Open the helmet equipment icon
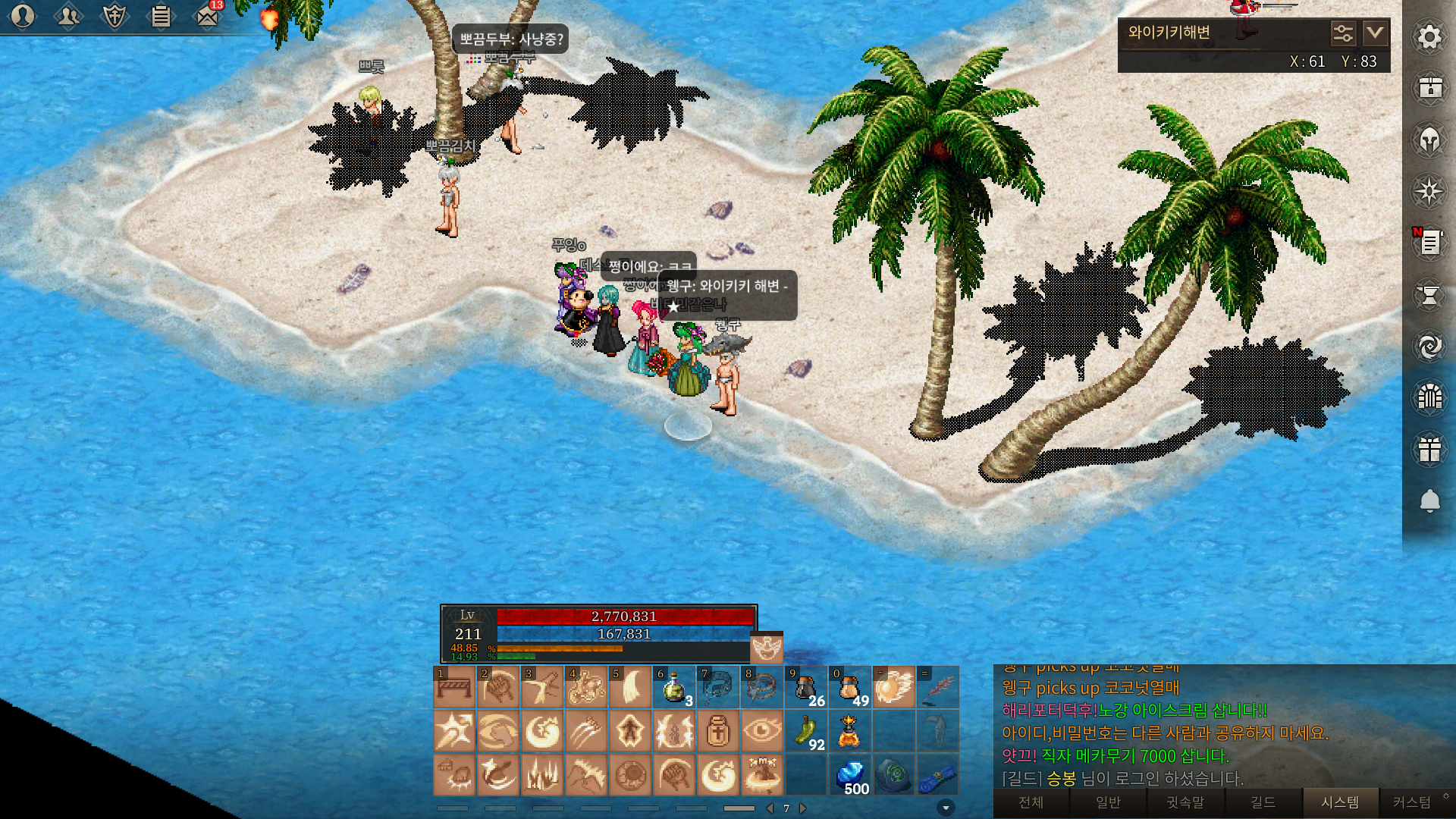This screenshot has height=819, width=1456. [1429, 140]
